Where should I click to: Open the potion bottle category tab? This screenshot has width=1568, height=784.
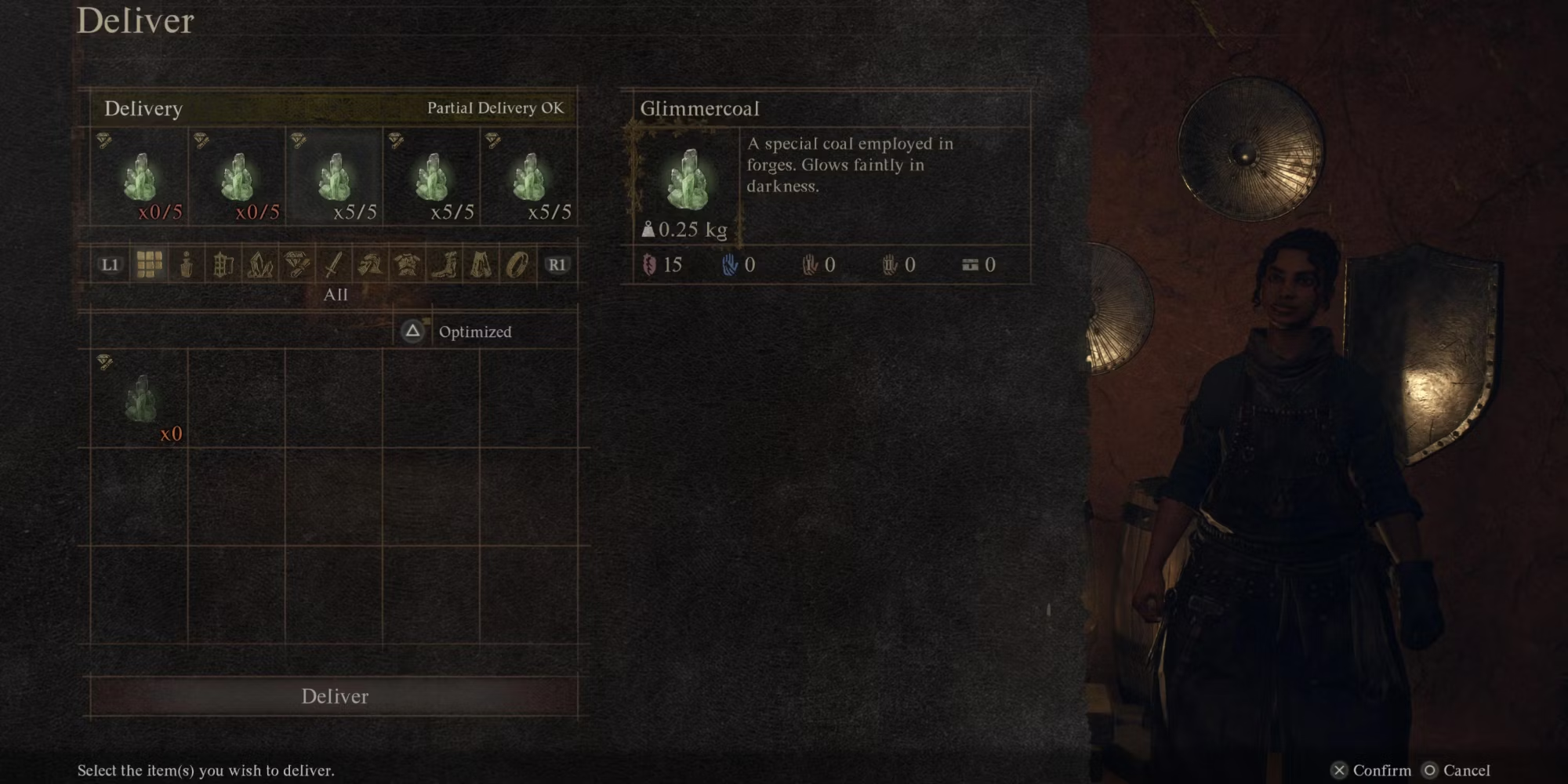coord(186,265)
